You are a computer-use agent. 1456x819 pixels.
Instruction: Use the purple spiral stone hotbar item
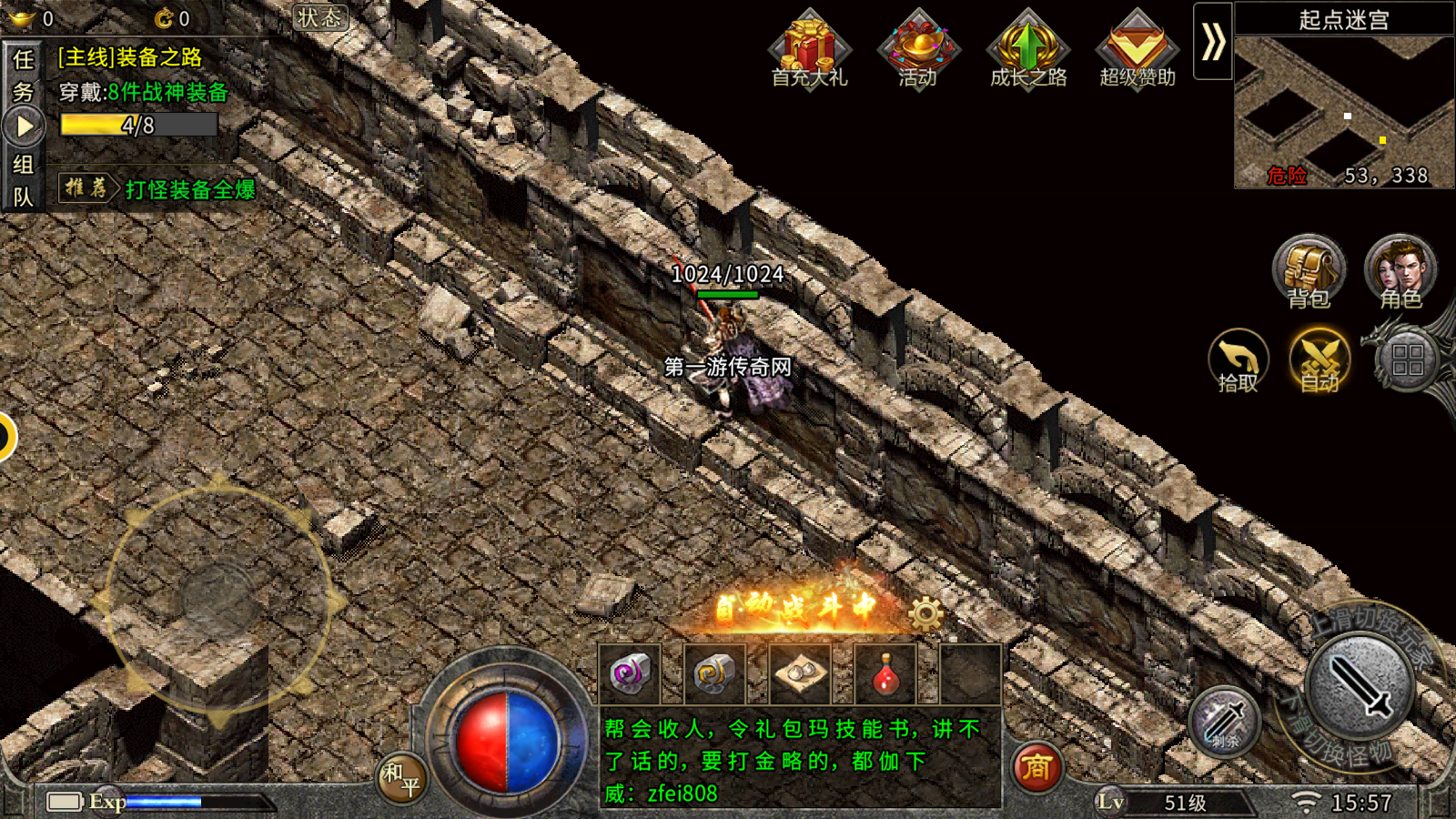[630, 674]
